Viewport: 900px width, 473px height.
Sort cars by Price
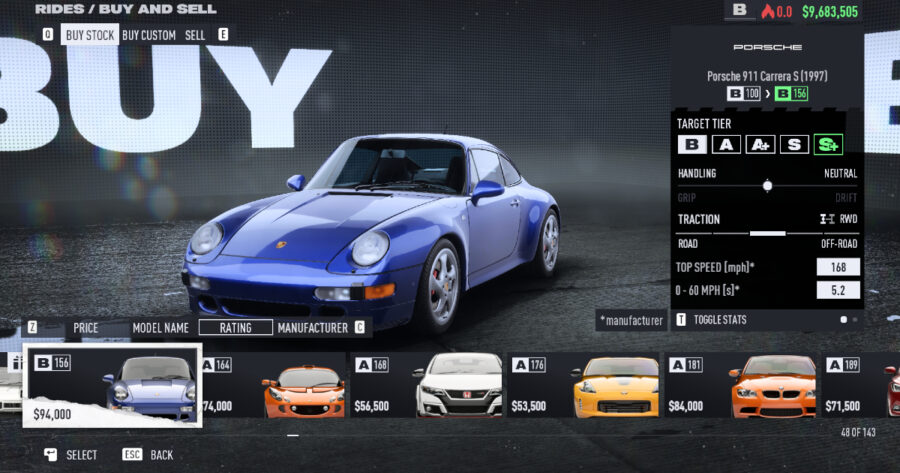[x=85, y=327]
